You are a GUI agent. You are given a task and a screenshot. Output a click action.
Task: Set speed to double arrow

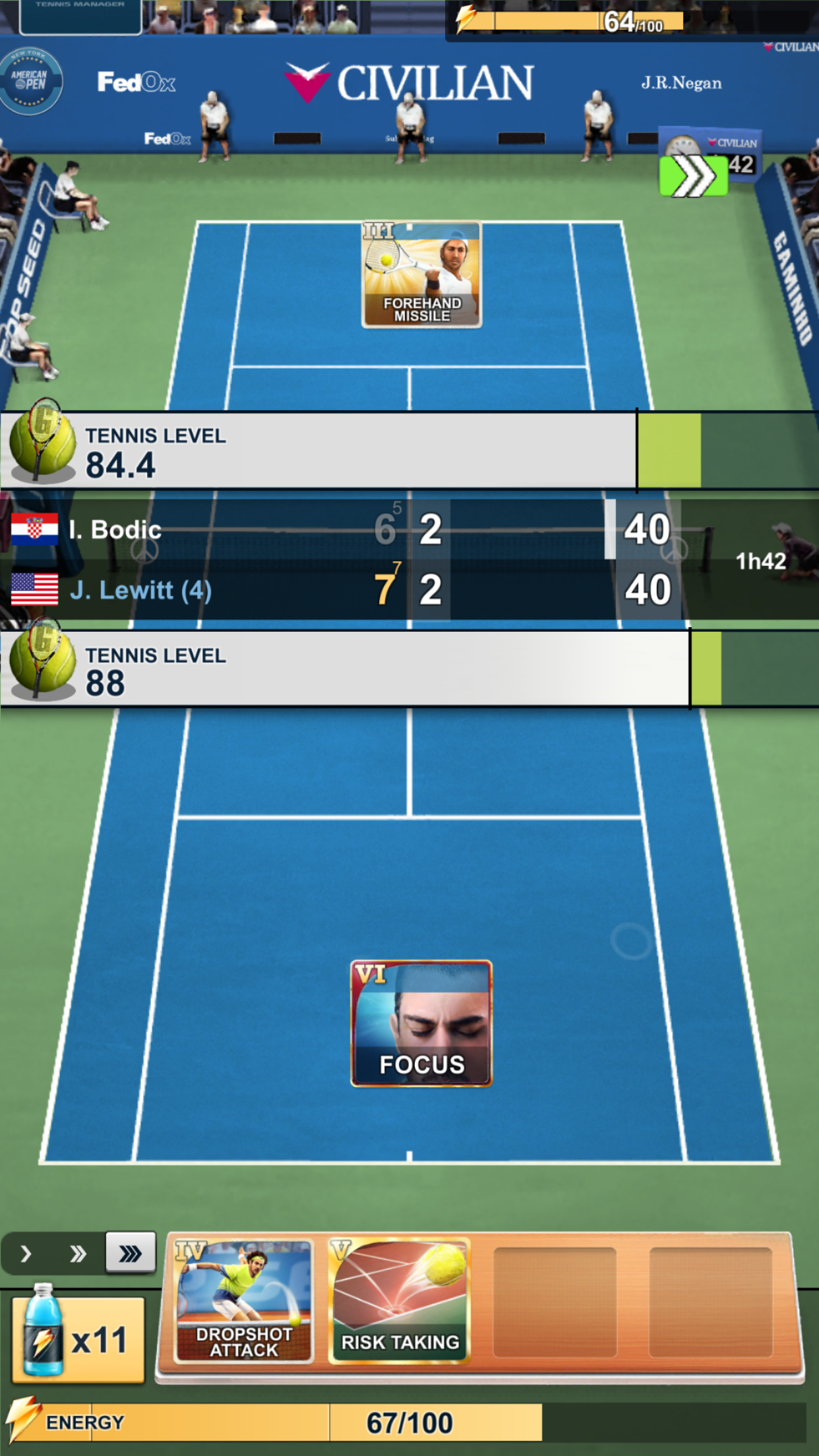coord(78,1254)
